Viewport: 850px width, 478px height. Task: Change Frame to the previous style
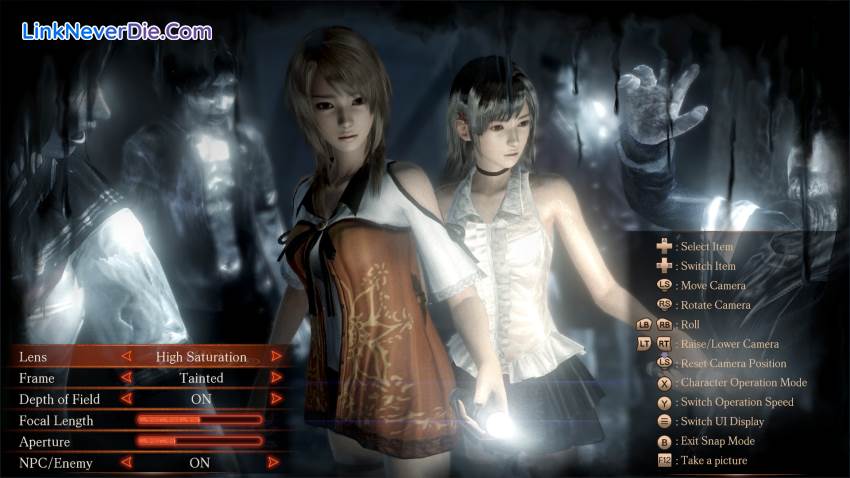click(126, 378)
